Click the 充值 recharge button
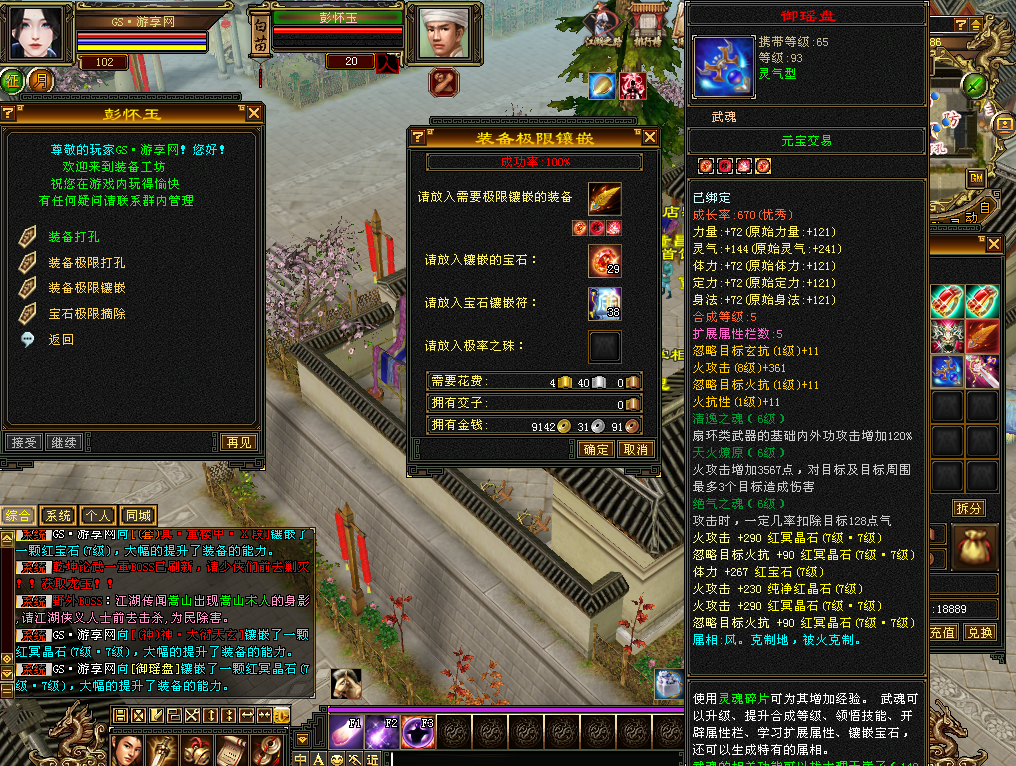Viewport: 1016px width, 766px height. pos(943,632)
